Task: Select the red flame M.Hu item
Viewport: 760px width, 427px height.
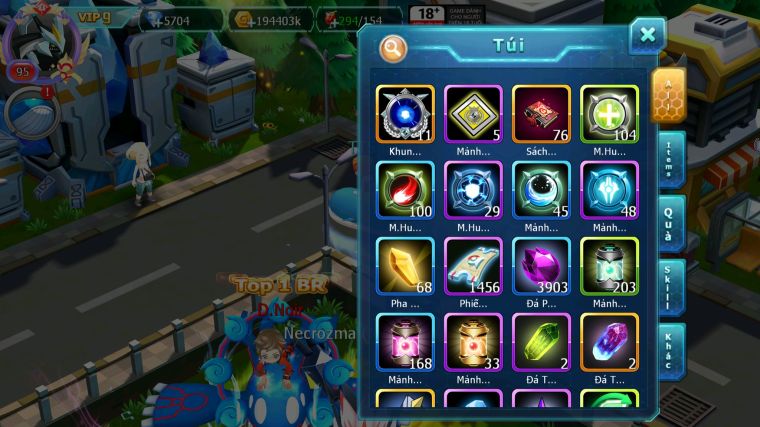Action: pyautogui.click(x=405, y=190)
